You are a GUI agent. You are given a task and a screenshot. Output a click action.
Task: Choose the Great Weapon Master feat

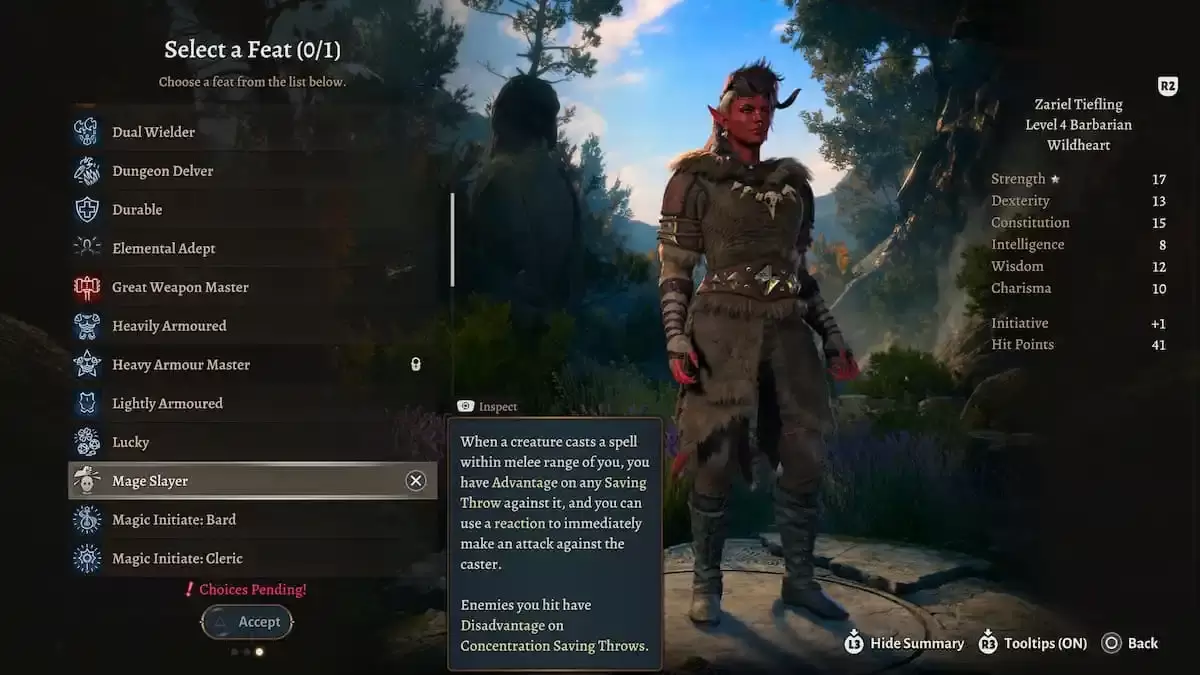coord(180,287)
